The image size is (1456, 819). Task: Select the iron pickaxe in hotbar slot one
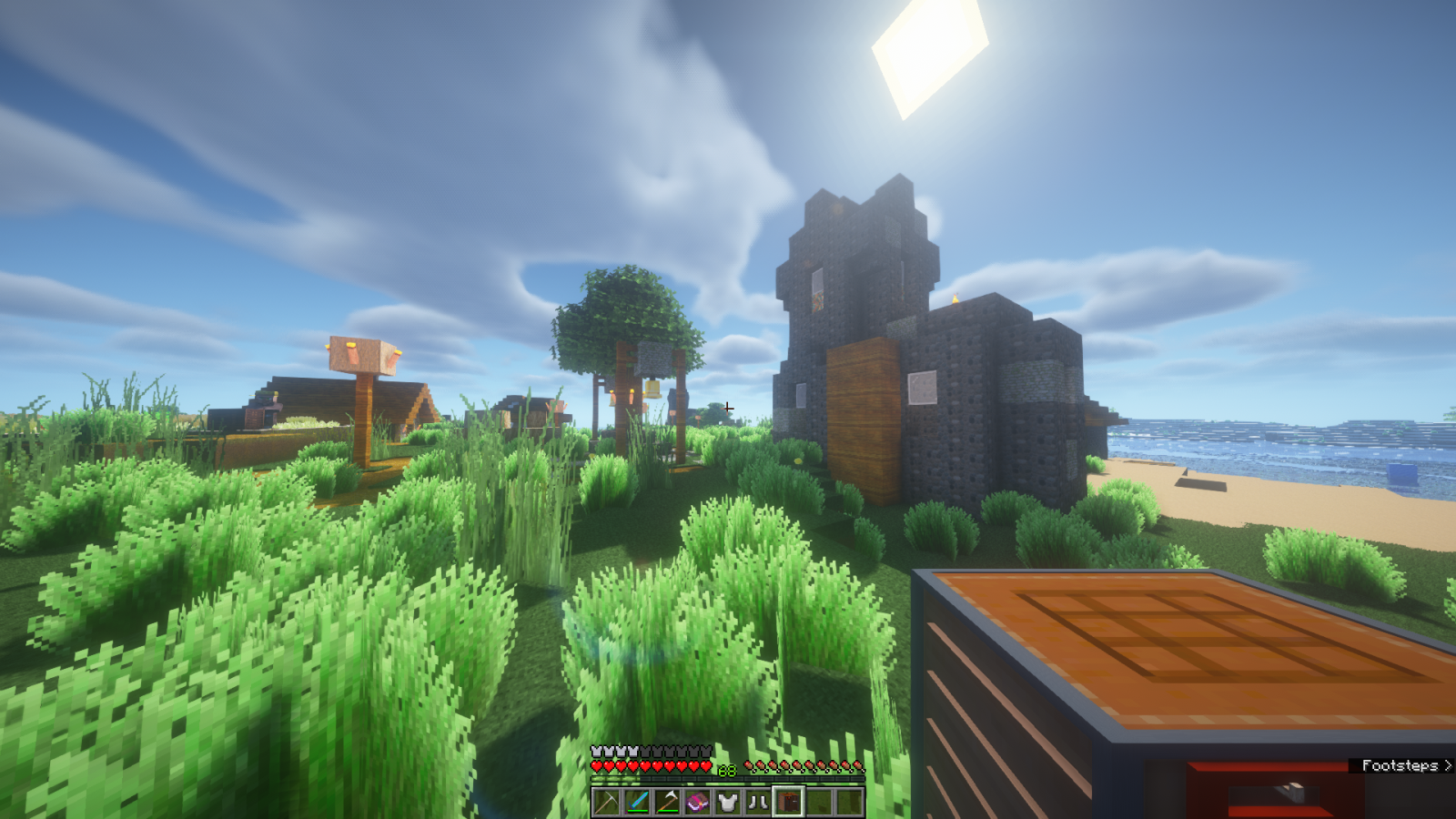[x=605, y=804]
